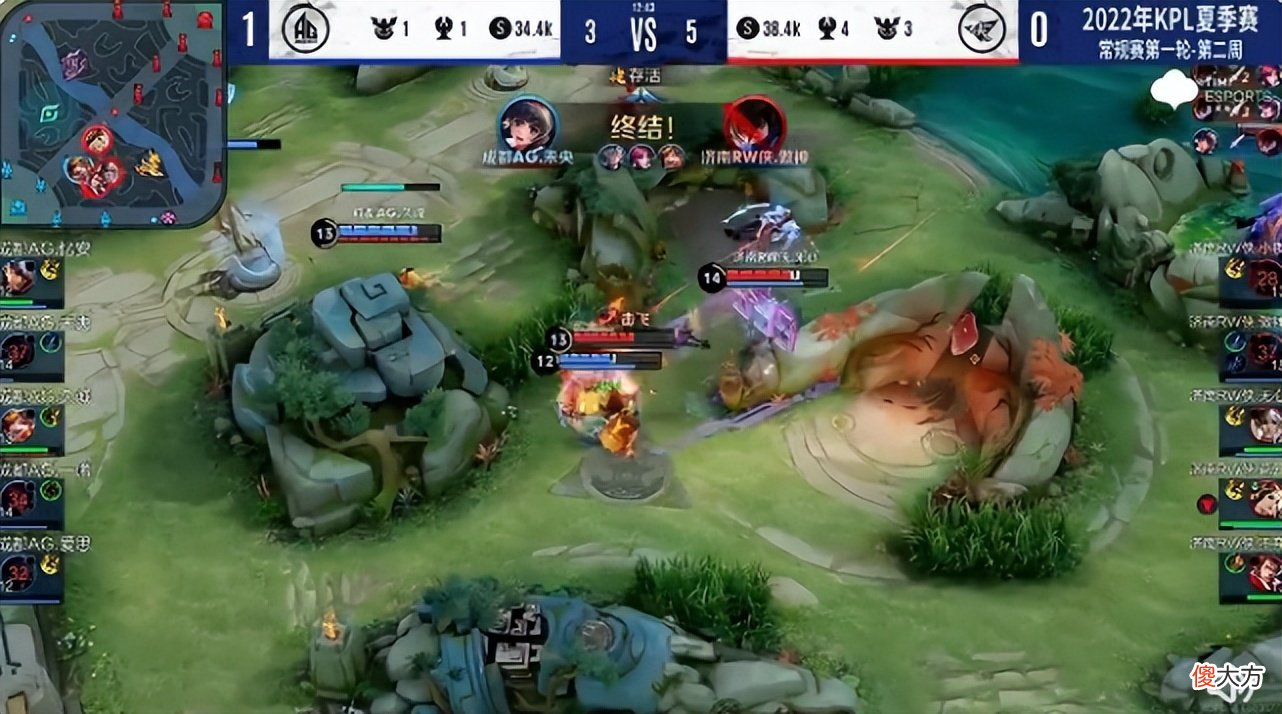
Task: Select the silver-haired assist icon under kill banner
Action: click(611, 156)
